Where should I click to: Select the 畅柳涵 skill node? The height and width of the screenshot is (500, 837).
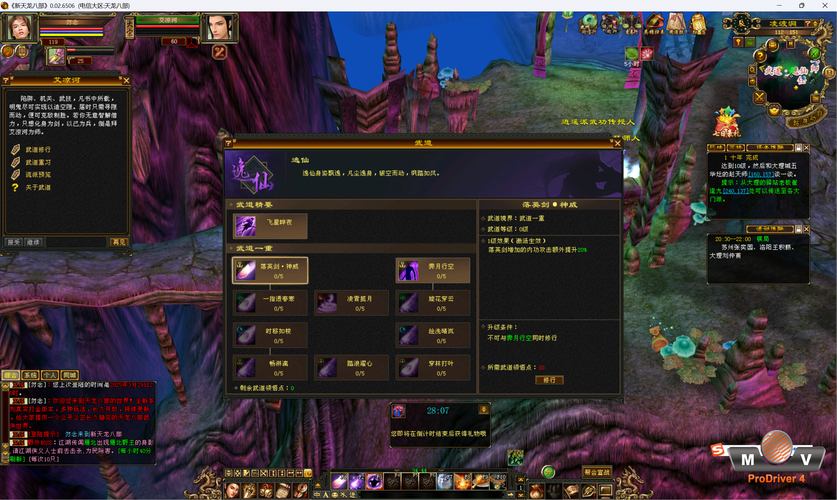(x=270, y=366)
